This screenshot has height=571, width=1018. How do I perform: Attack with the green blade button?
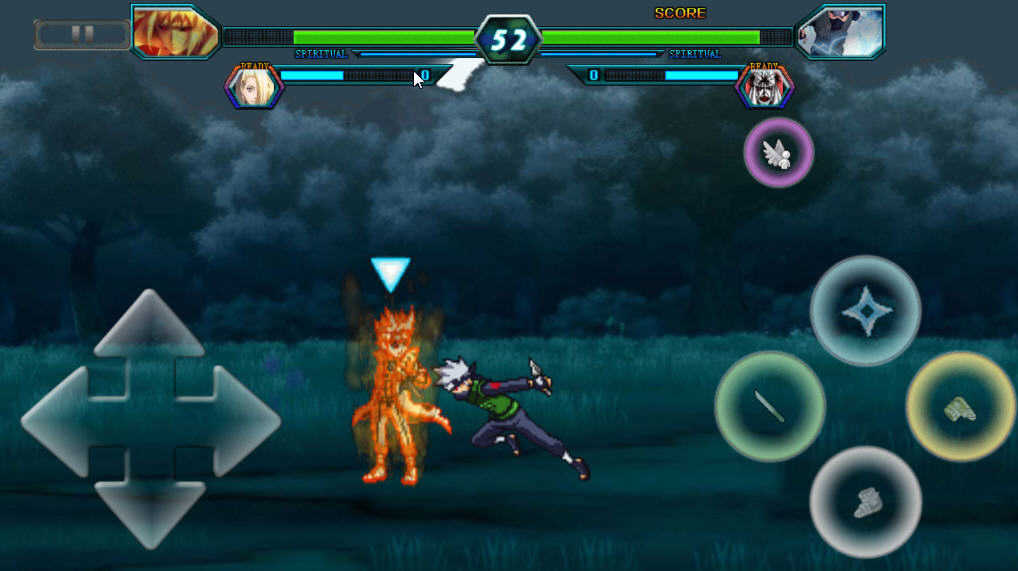(770, 406)
